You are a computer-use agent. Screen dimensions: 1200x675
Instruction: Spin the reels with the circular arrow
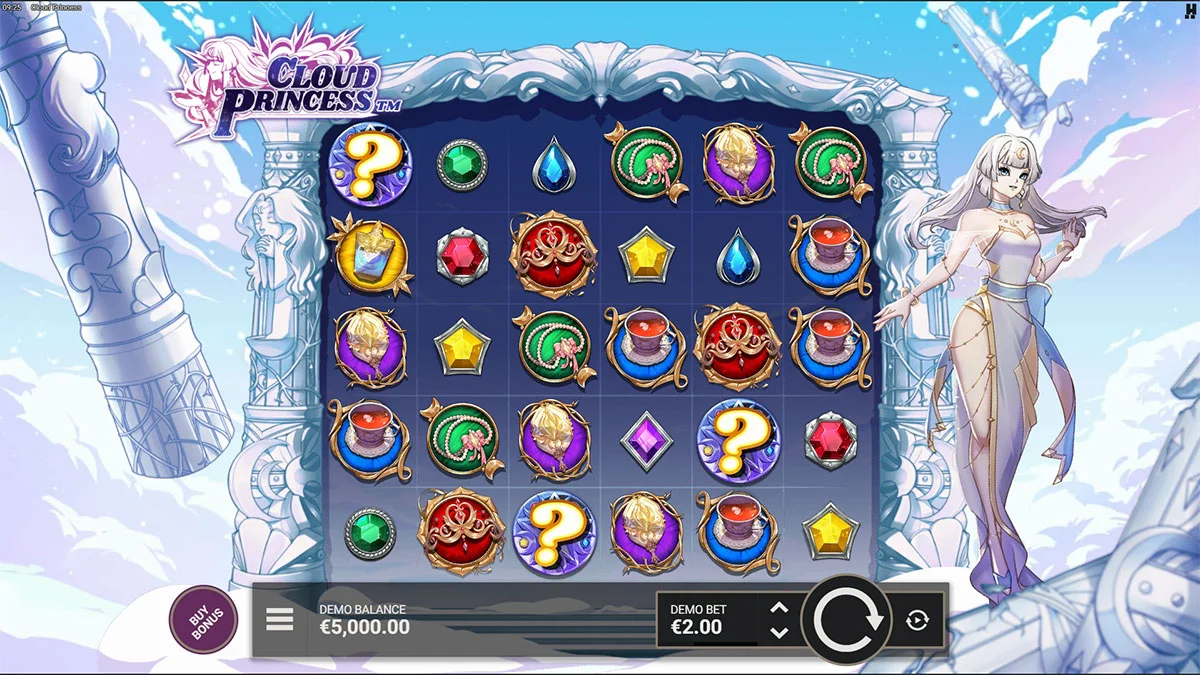click(848, 620)
